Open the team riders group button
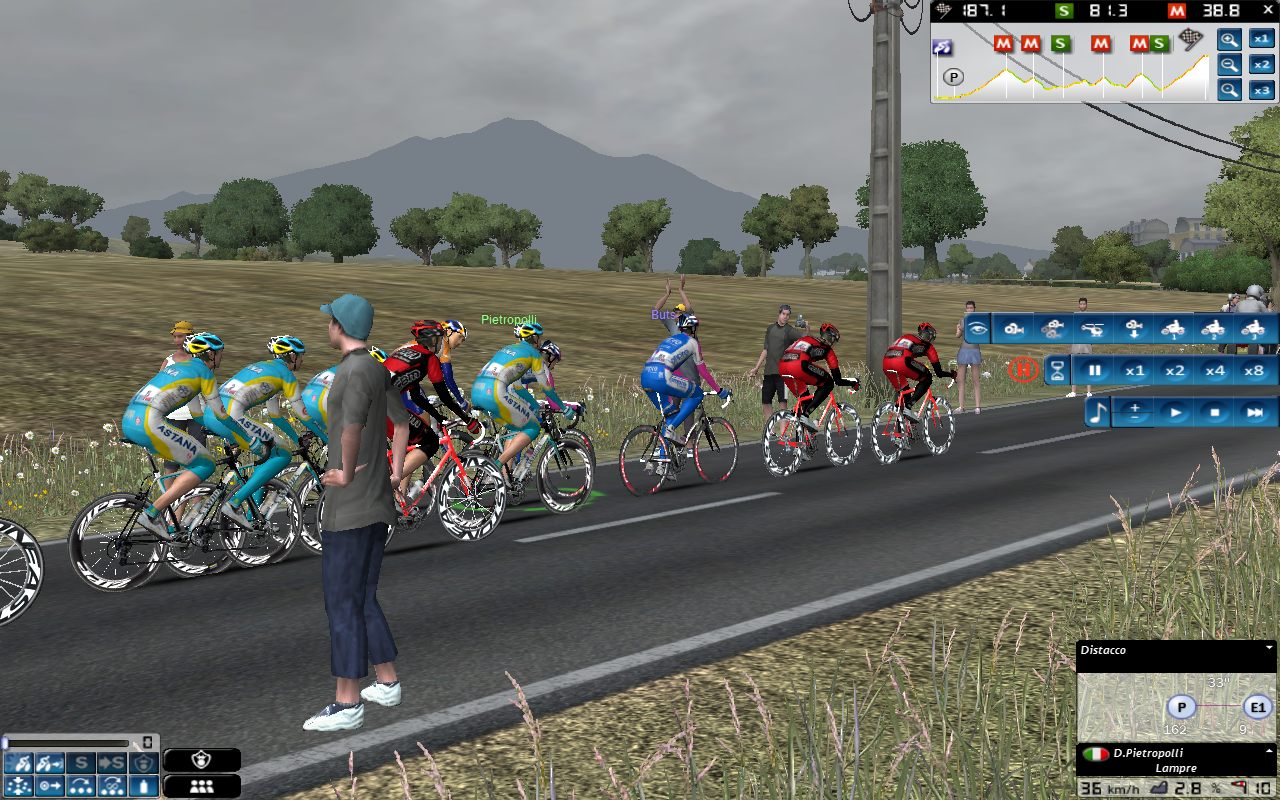The width and height of the screenshot is (1280, 800). (x=201, y=786)
